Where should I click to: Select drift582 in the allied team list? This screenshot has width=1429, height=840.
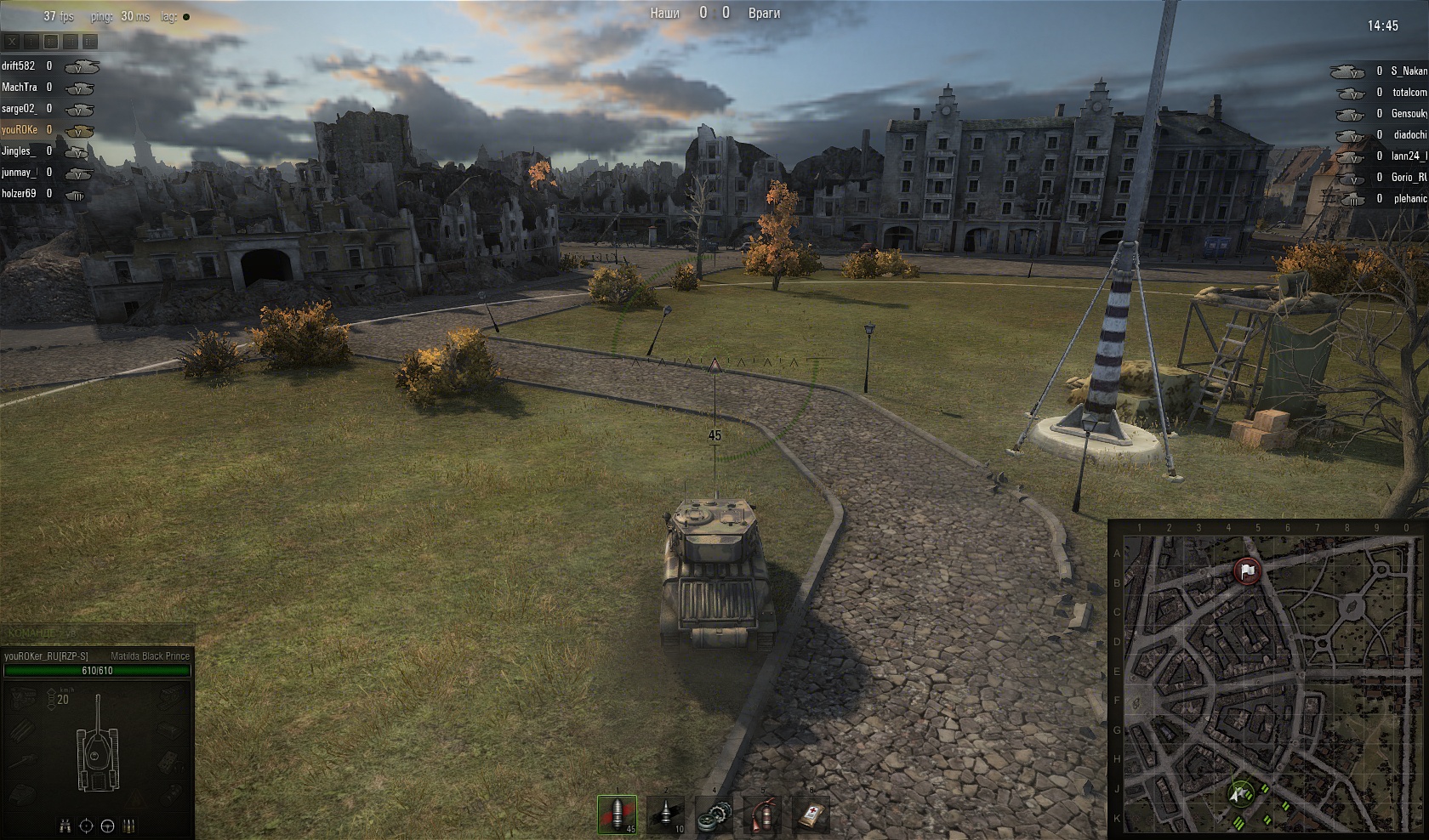(19, 65)
